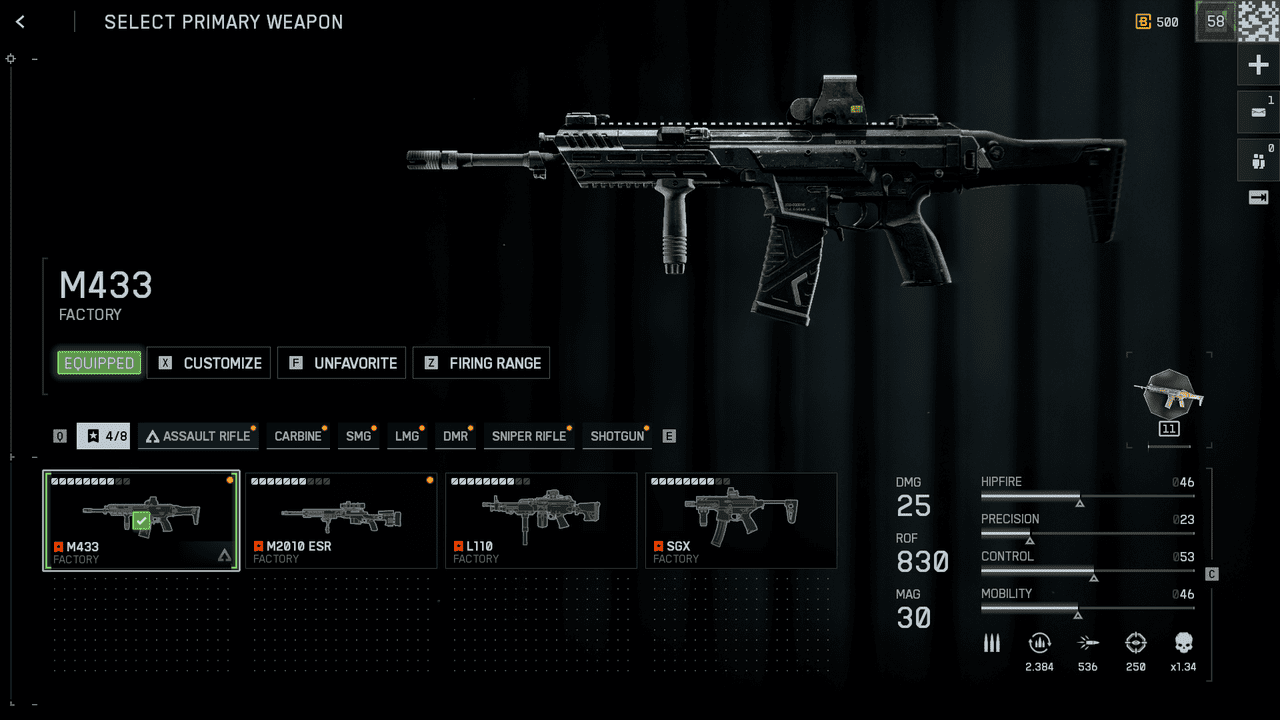
Task: Open the Customize weapon option
Action: [x=209, y=363]
